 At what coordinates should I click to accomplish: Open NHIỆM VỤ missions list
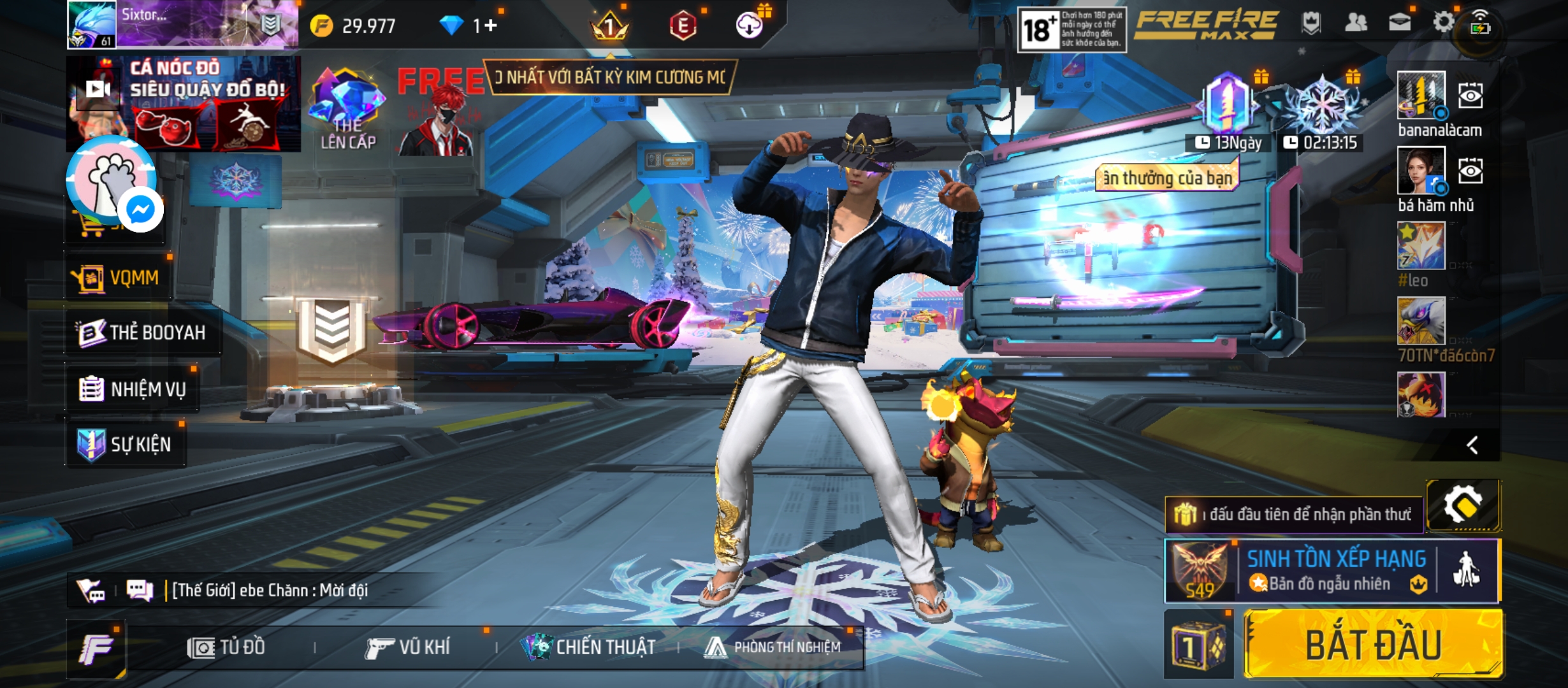(x=133, y=389)
